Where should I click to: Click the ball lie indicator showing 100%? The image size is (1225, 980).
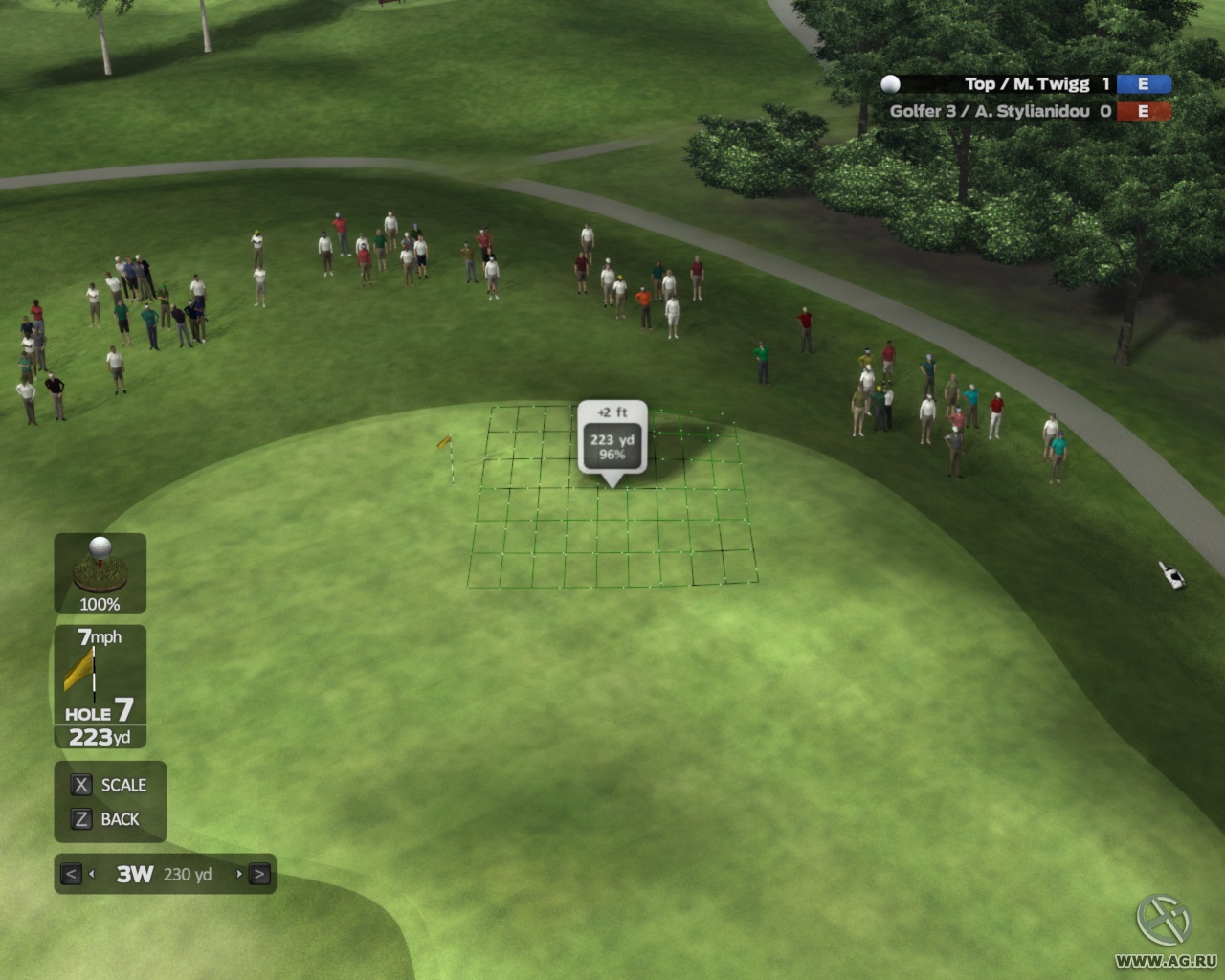click(100, 572)
